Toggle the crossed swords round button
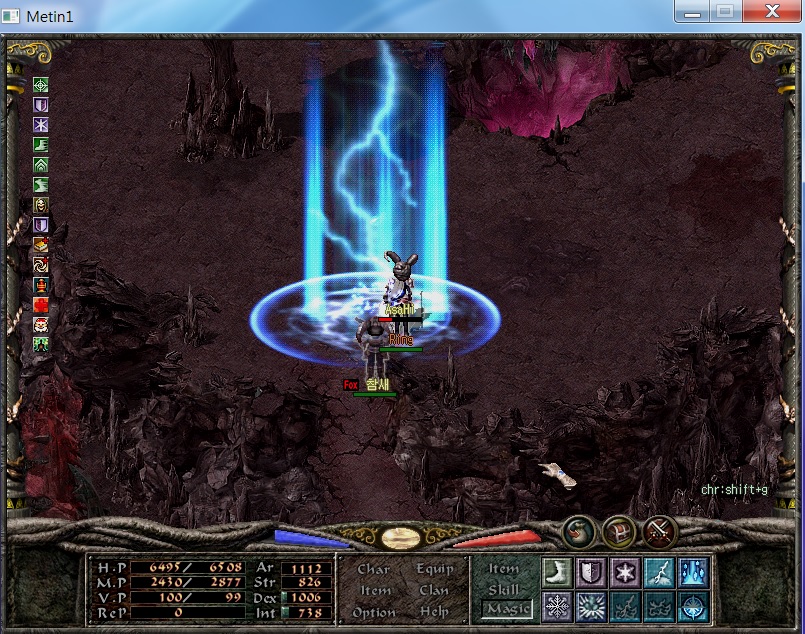Screen dimensions: 805x634 pos(660,531)
